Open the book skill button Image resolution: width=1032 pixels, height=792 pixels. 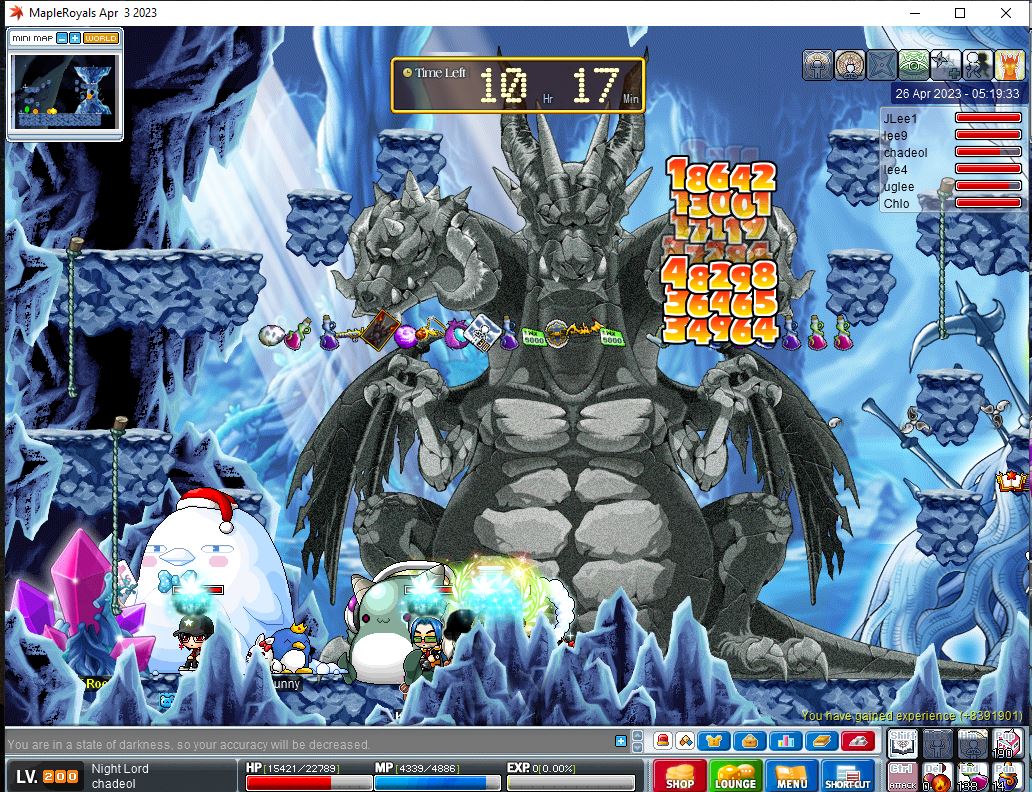pyautogui.click(x=821, y=741)
